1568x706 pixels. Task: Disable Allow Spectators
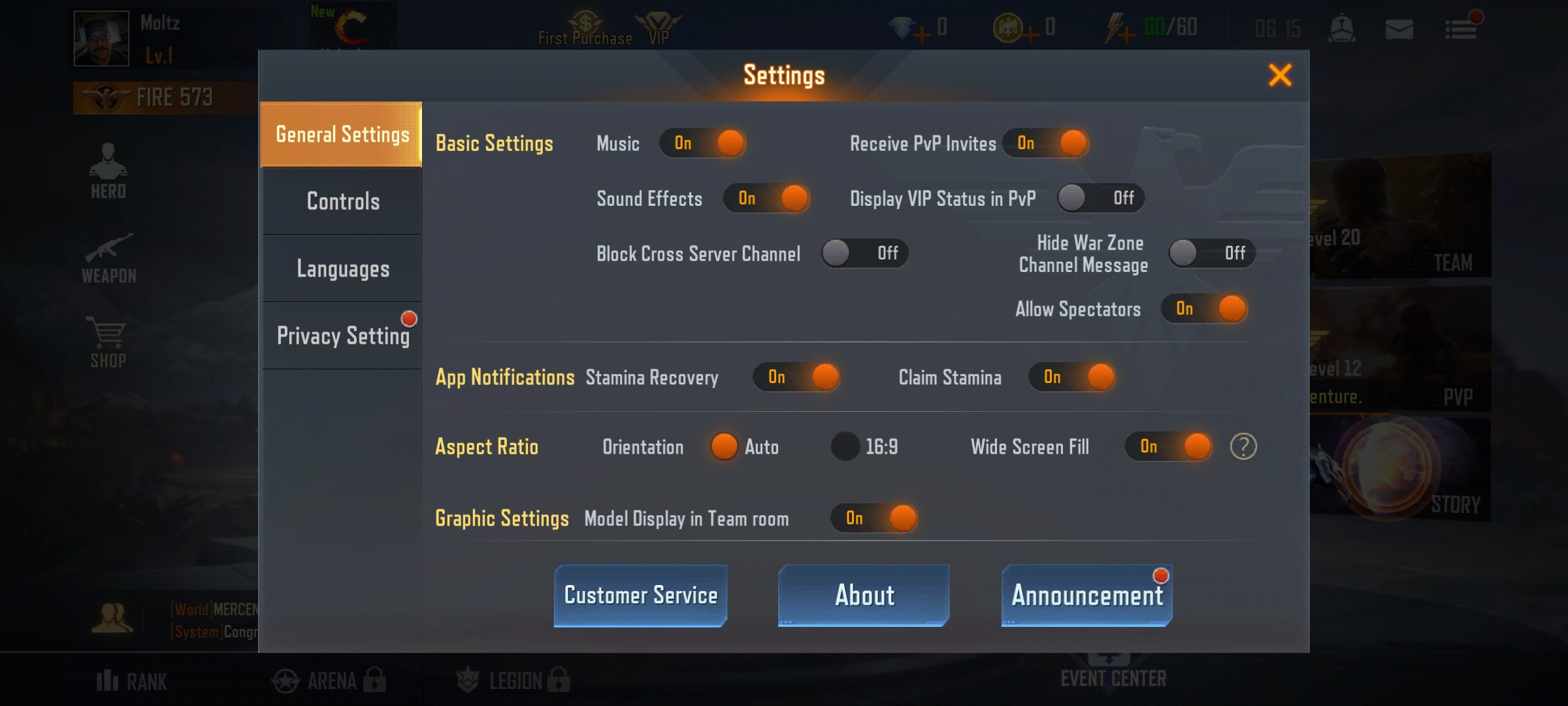(x=1204, y=309)
